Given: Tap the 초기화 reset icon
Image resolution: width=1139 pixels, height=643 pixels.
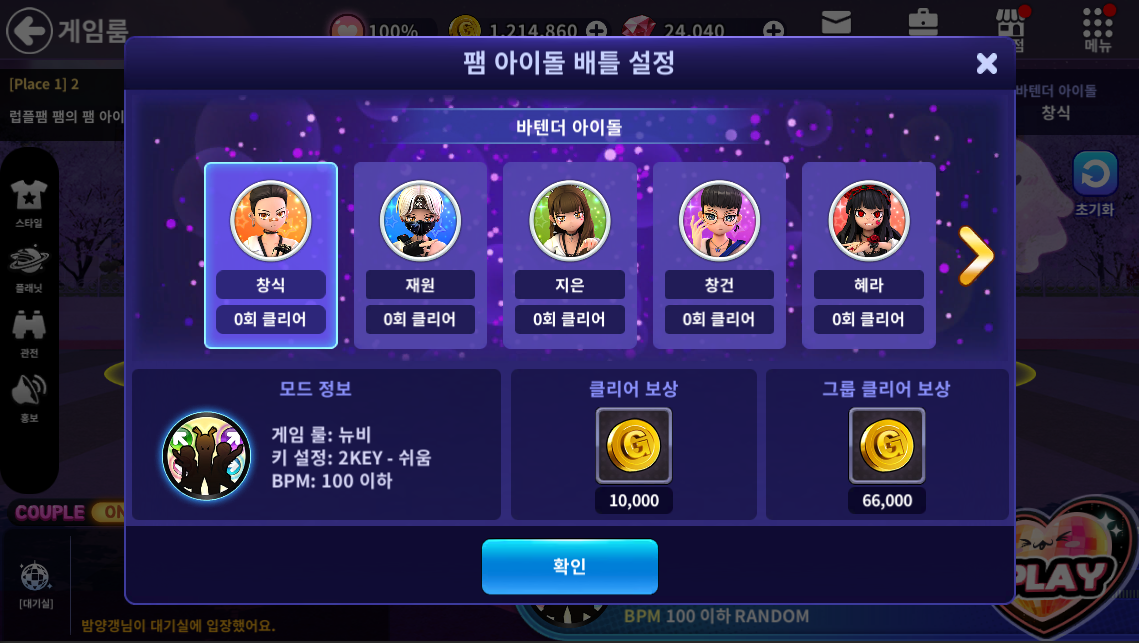Looking at the screenshot, I should pos(1095,176).
